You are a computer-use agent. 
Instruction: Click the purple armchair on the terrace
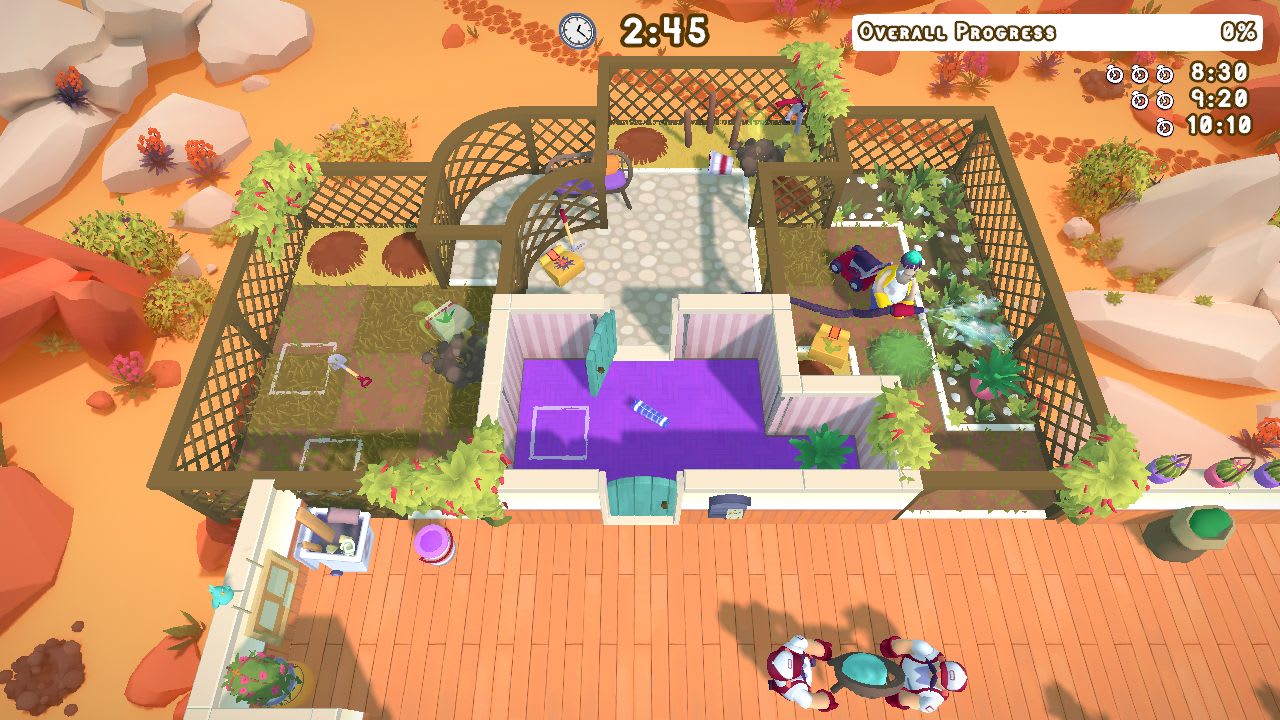pos(610,181)
